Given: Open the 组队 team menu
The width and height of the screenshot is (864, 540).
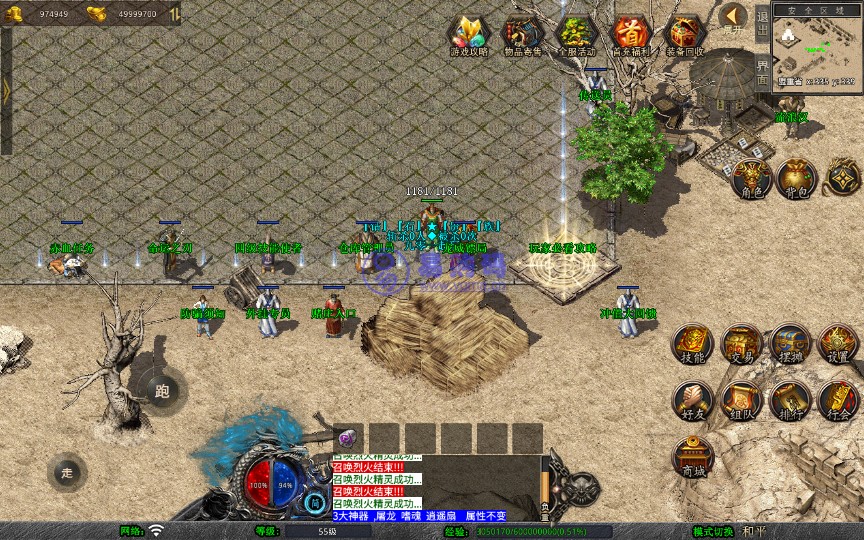Looking at the screenshot, I should 742,400.
